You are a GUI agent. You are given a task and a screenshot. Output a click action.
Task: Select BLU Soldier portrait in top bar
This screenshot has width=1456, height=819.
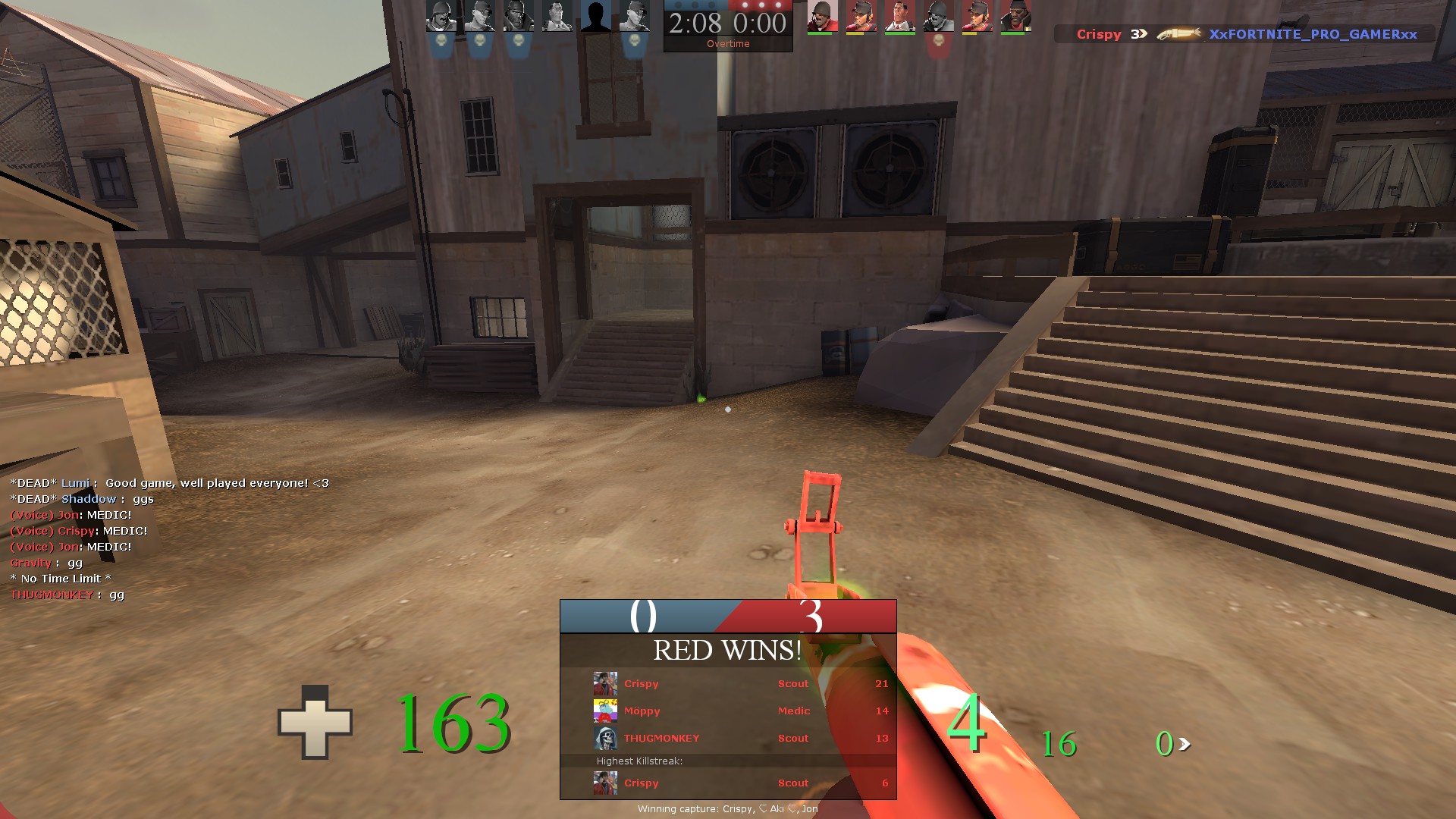click(x=441, y=16)
